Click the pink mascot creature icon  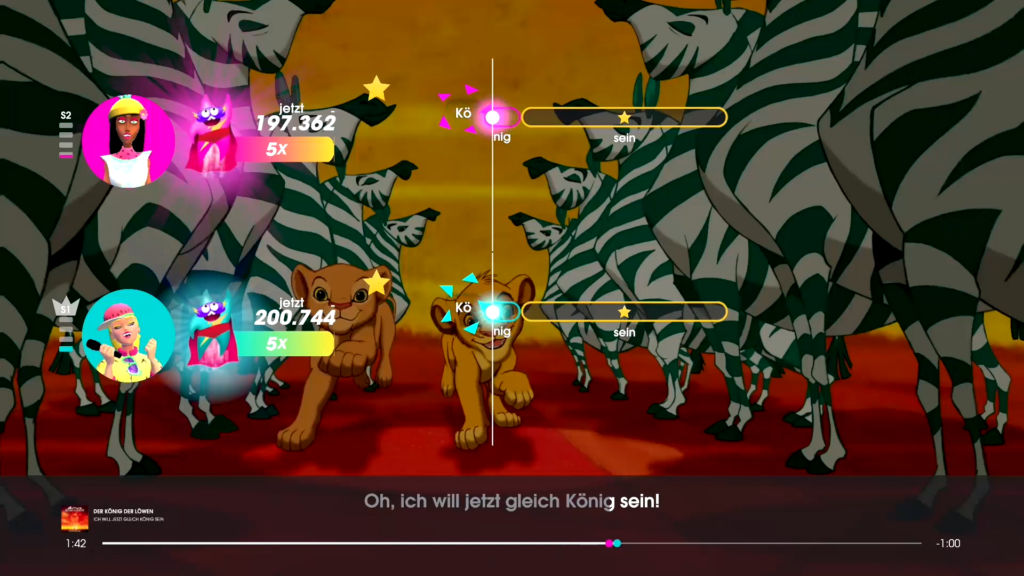click(x=210, y=133)
